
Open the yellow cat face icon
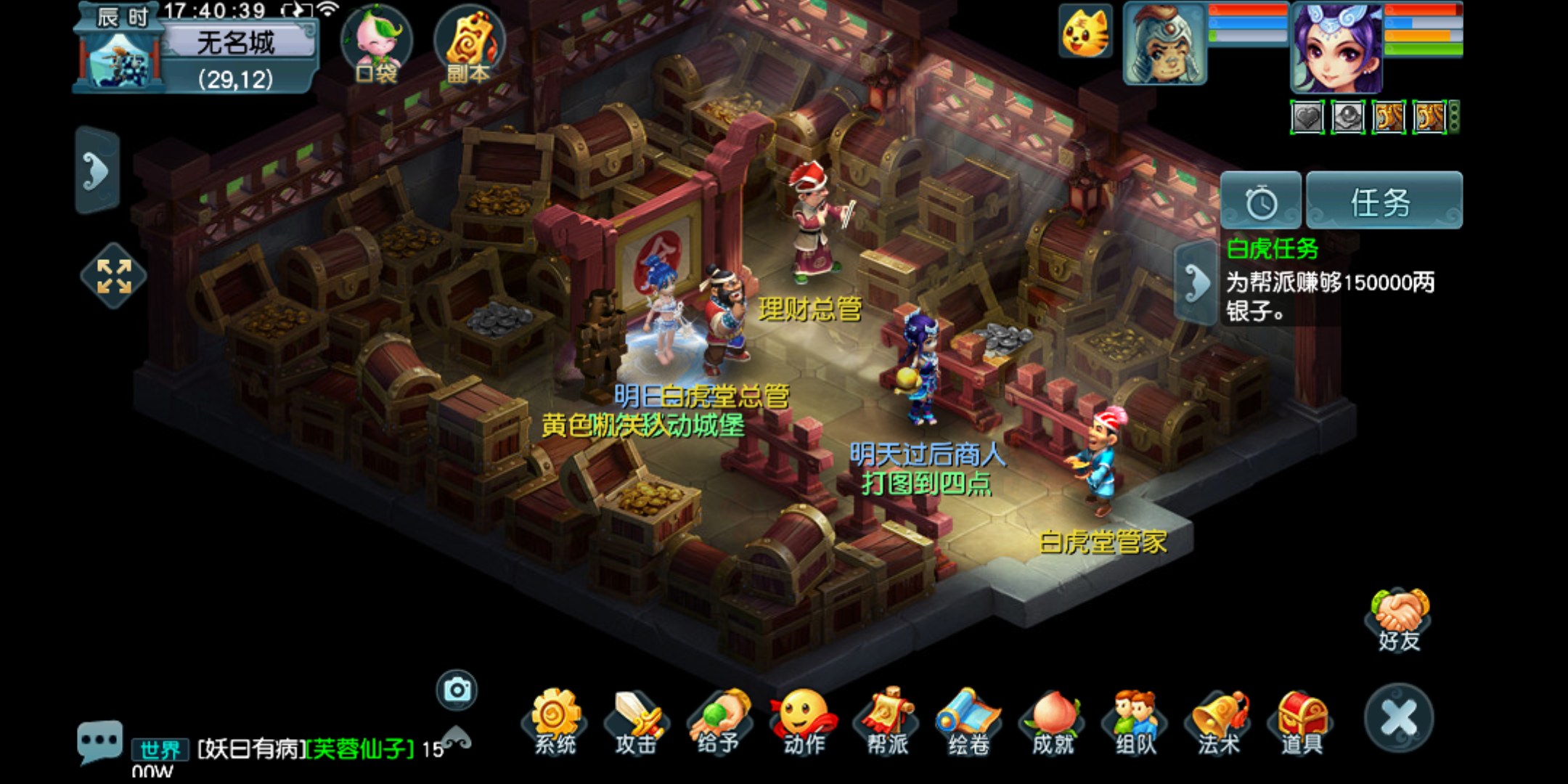[1085, 32]
